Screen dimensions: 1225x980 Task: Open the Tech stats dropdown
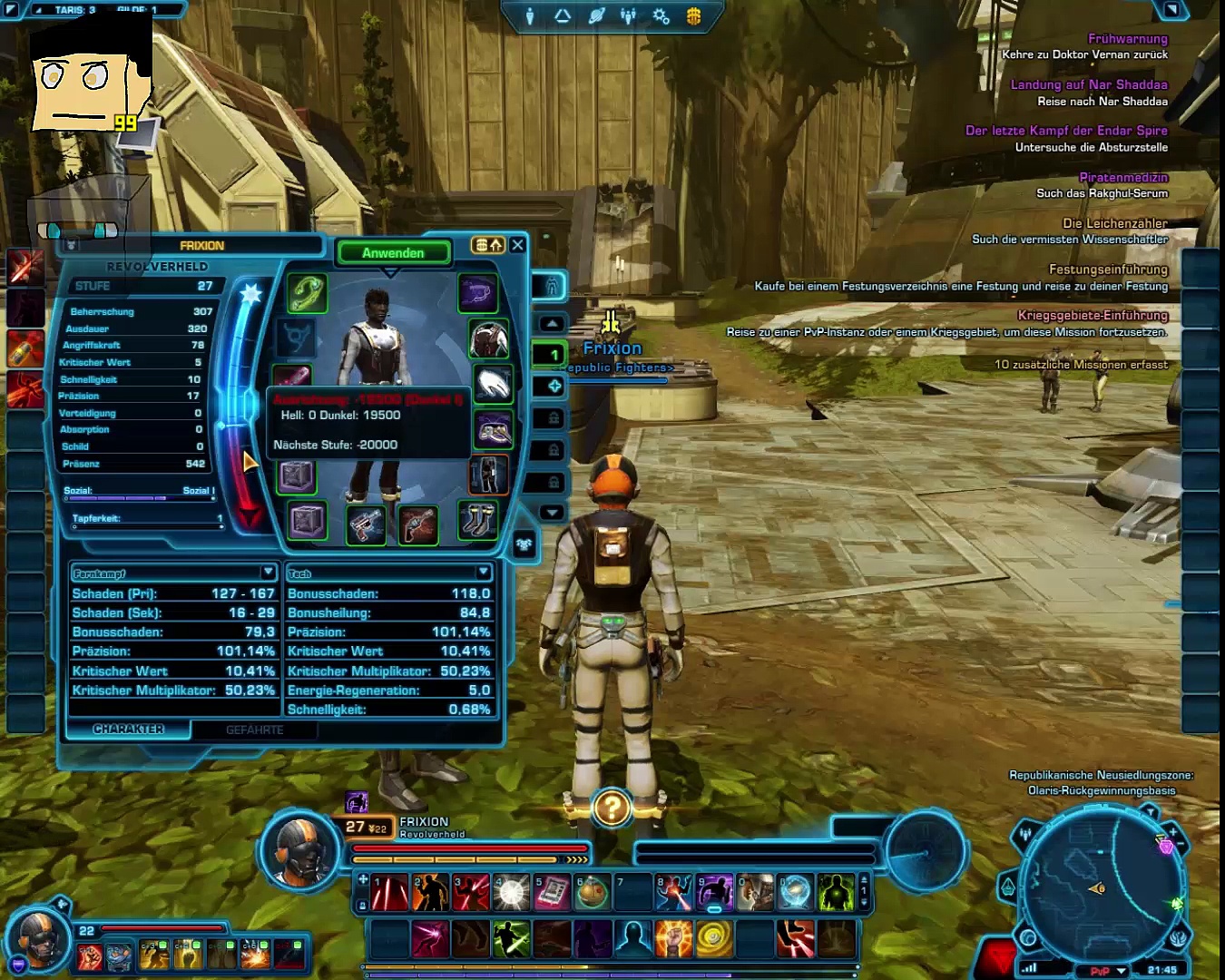[x=483, y=573]
